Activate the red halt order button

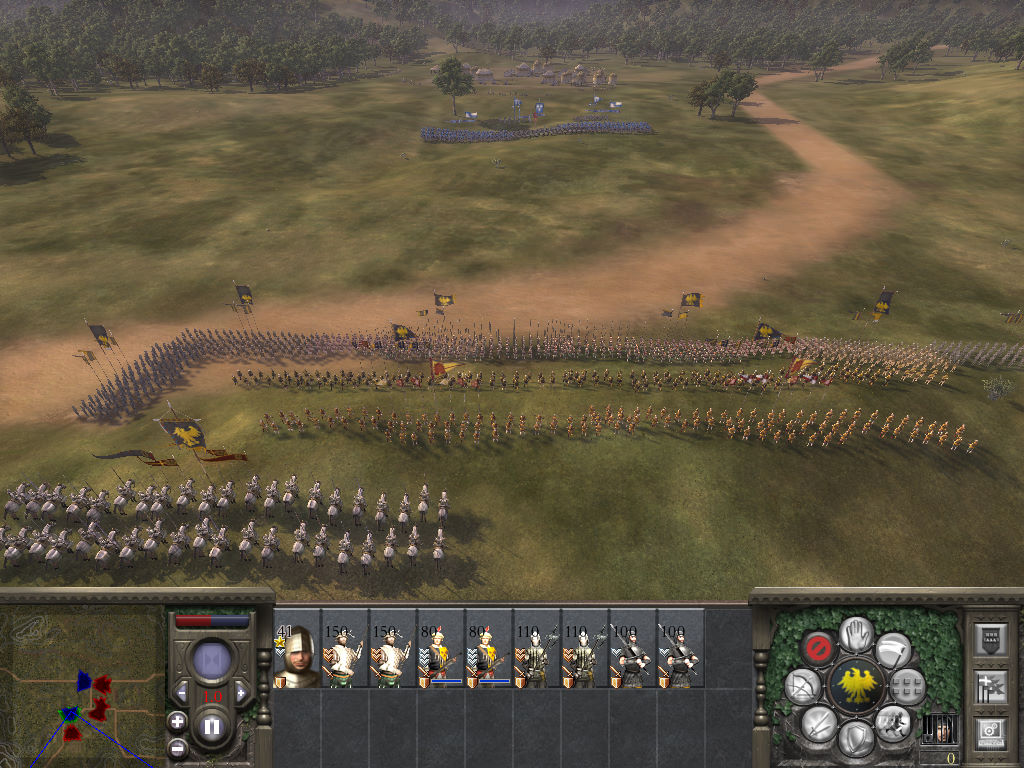tap(820, 648)
